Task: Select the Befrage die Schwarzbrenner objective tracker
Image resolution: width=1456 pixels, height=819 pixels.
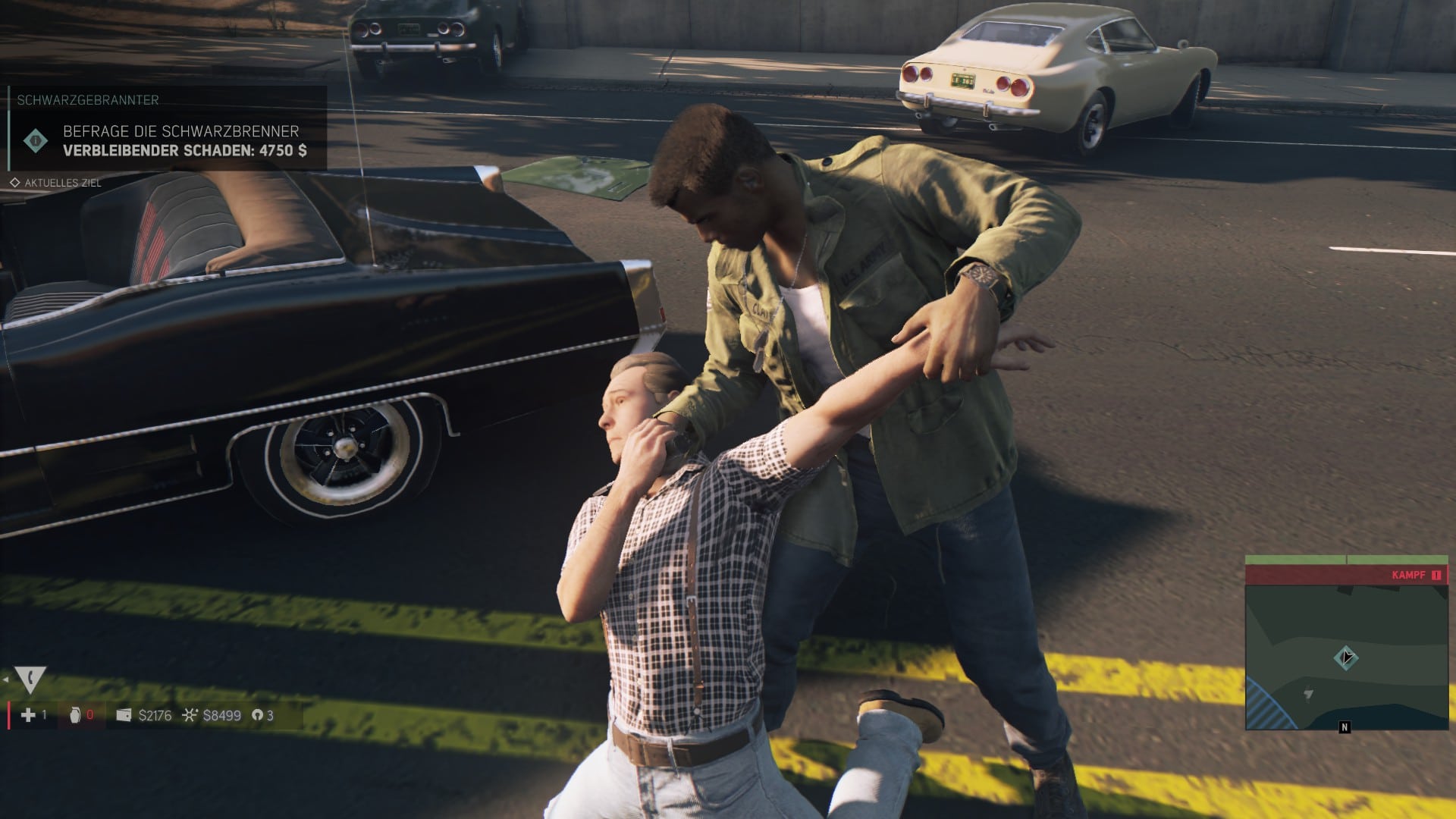Action: click(180, 131)
